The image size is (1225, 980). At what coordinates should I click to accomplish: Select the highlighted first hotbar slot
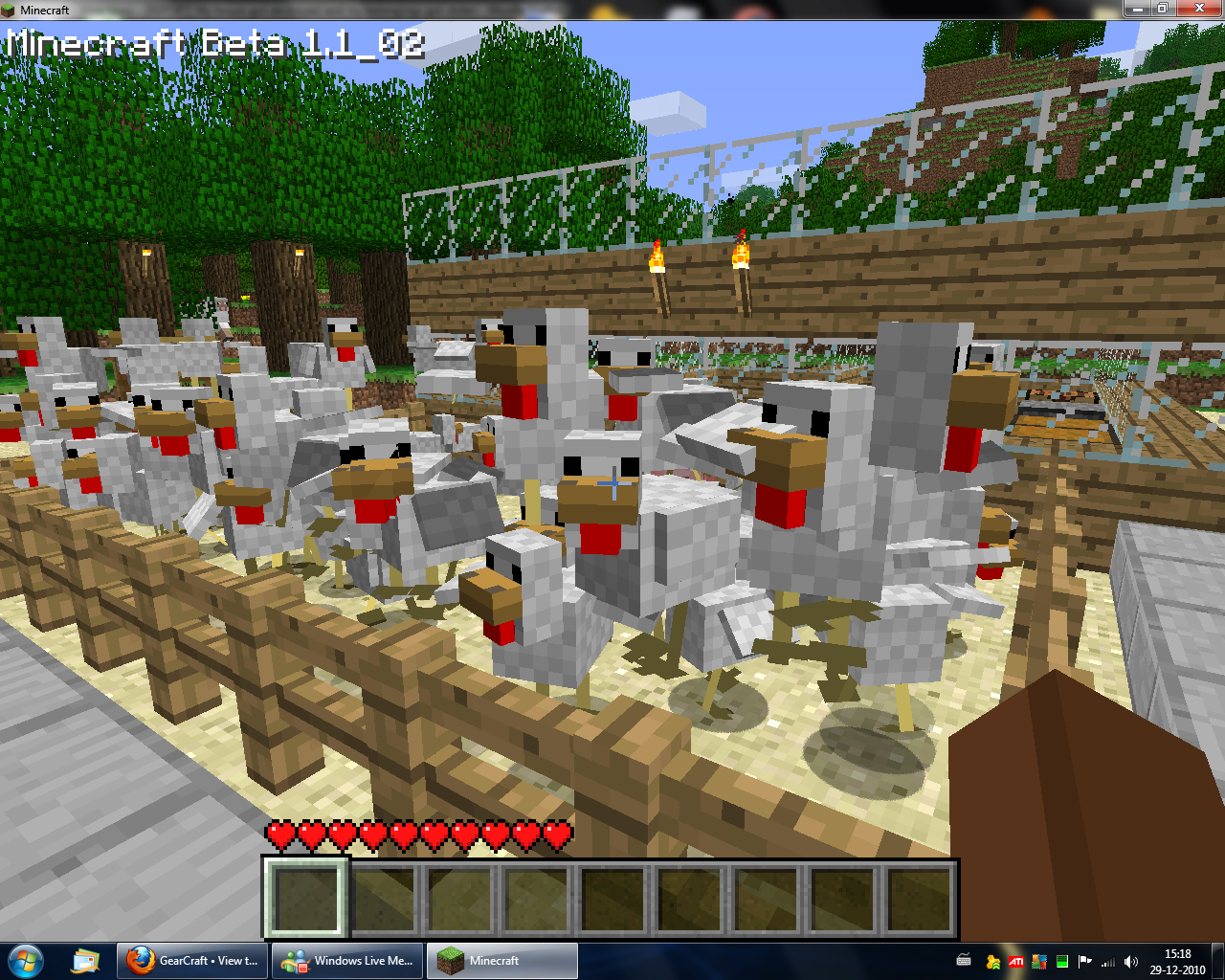[x=305, y=898]
